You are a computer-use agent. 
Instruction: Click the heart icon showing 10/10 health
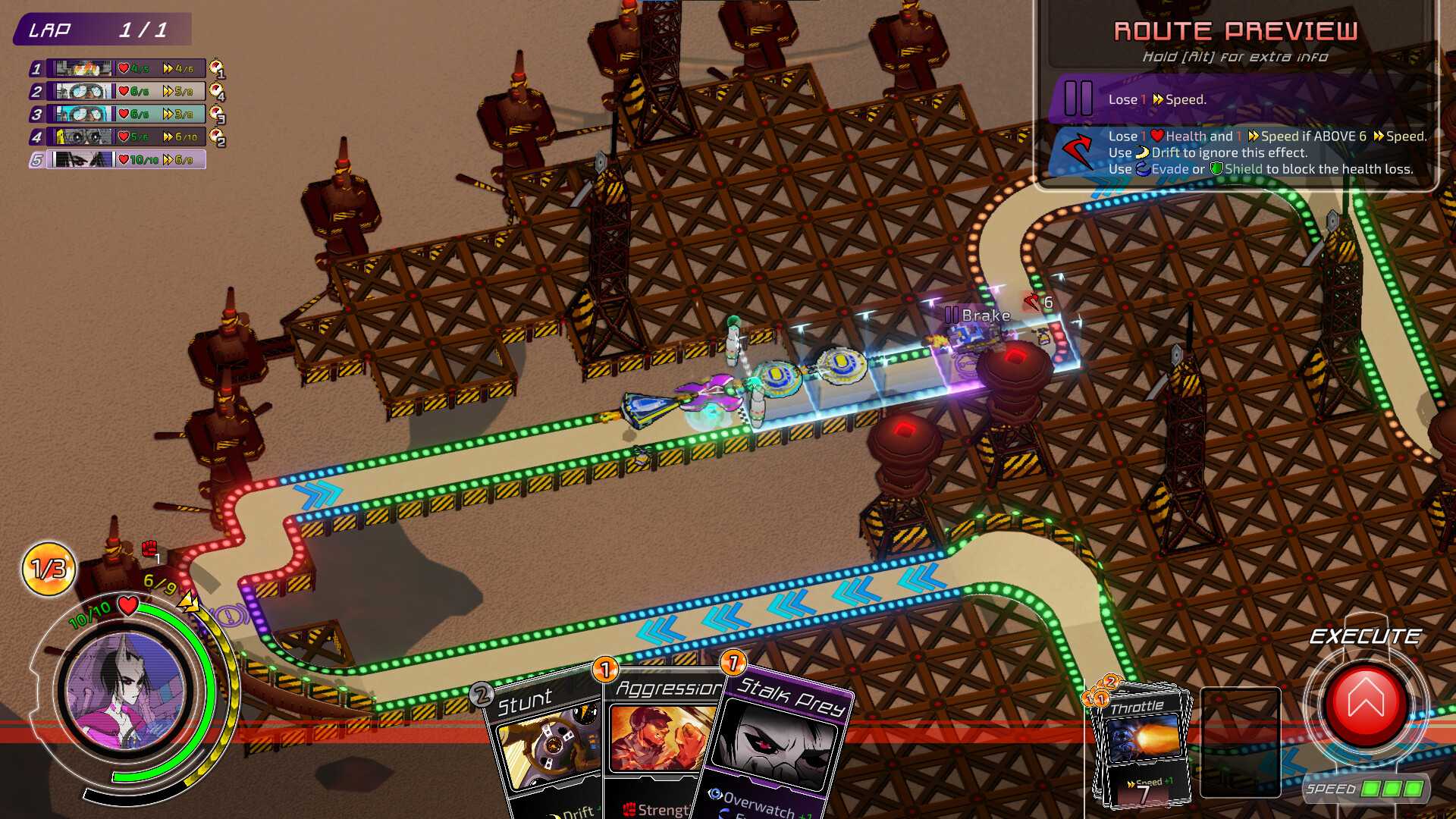pos(127,607)
